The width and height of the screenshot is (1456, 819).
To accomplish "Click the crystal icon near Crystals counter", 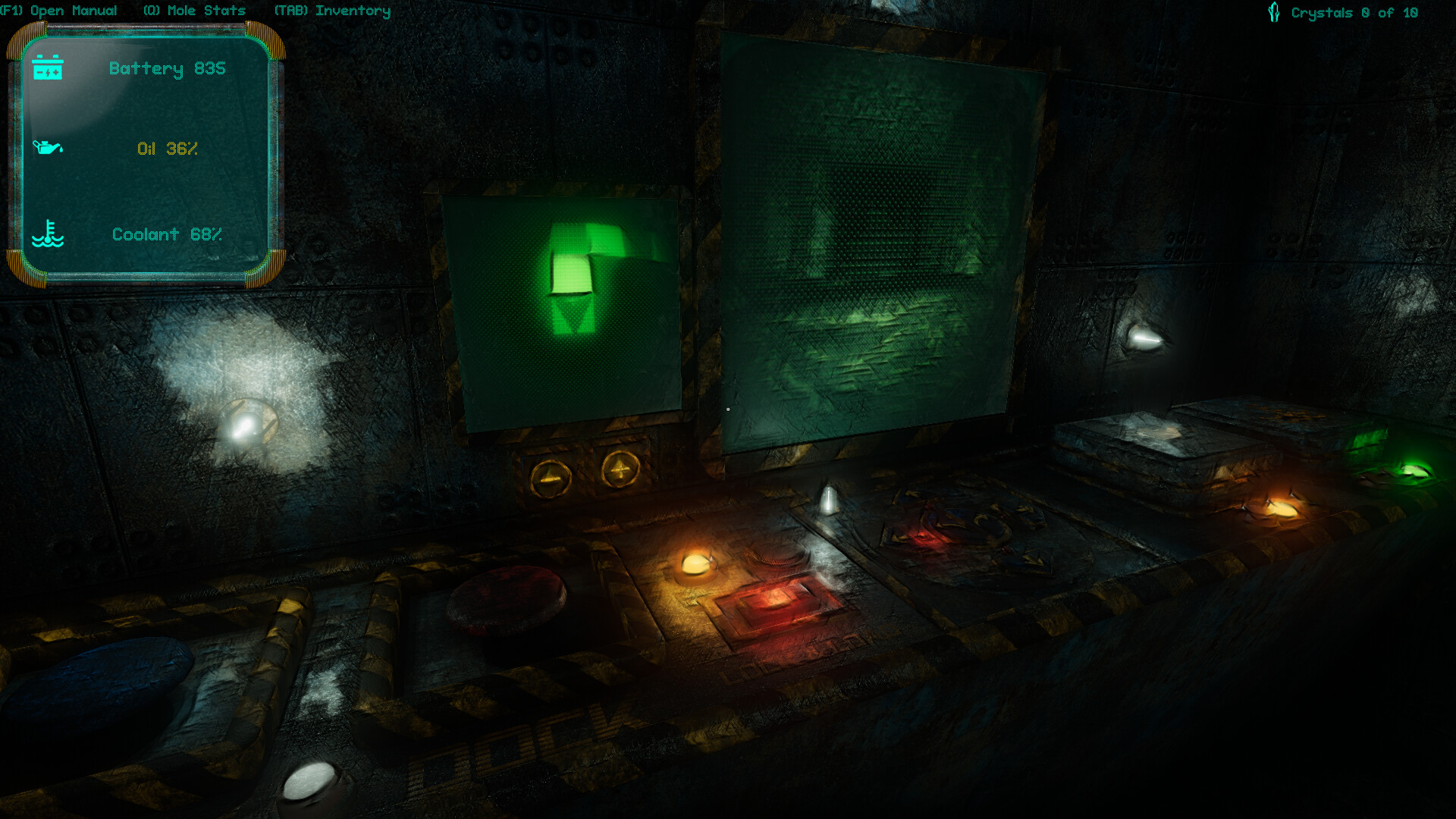I will (x=1274, y=11).
